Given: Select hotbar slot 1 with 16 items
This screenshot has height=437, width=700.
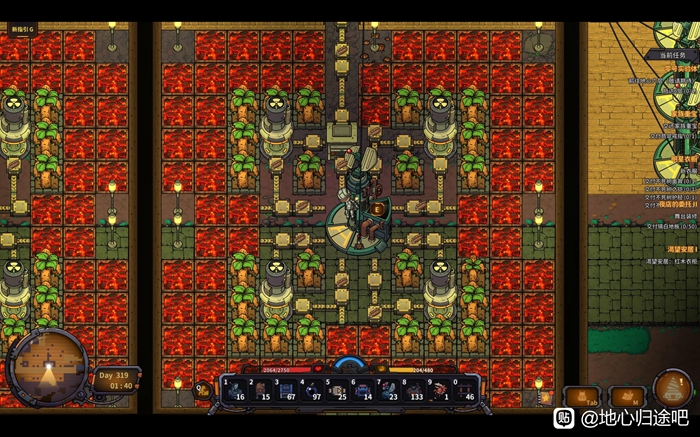Looking at the screenshot, I should [235, 389].
